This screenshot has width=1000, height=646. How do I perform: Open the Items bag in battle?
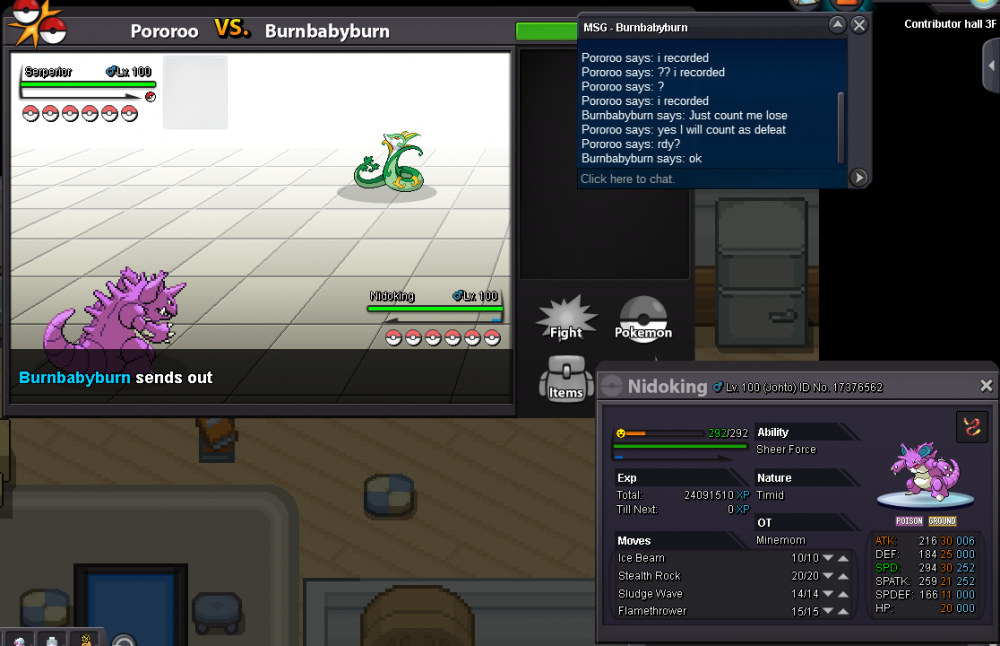[566, 380]
